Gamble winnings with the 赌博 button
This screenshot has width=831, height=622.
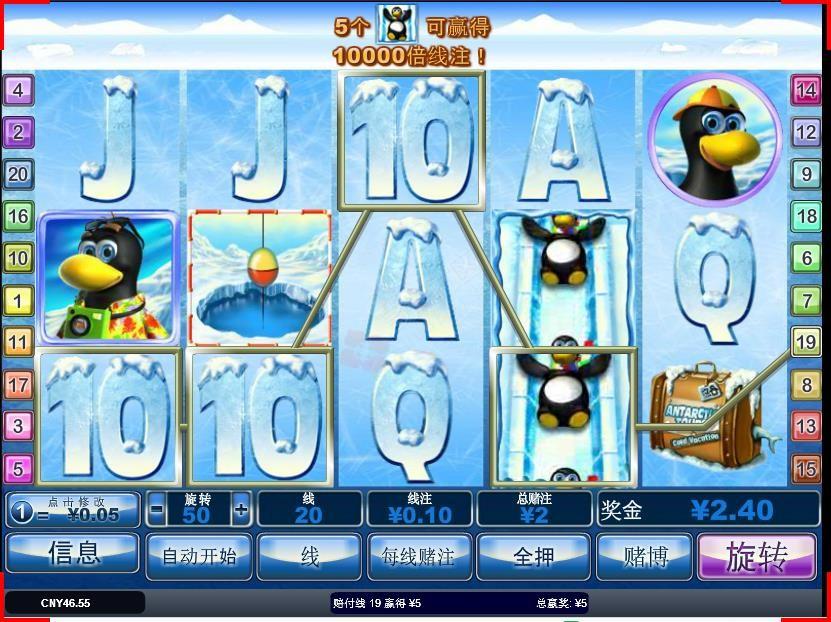coord(644,555)
